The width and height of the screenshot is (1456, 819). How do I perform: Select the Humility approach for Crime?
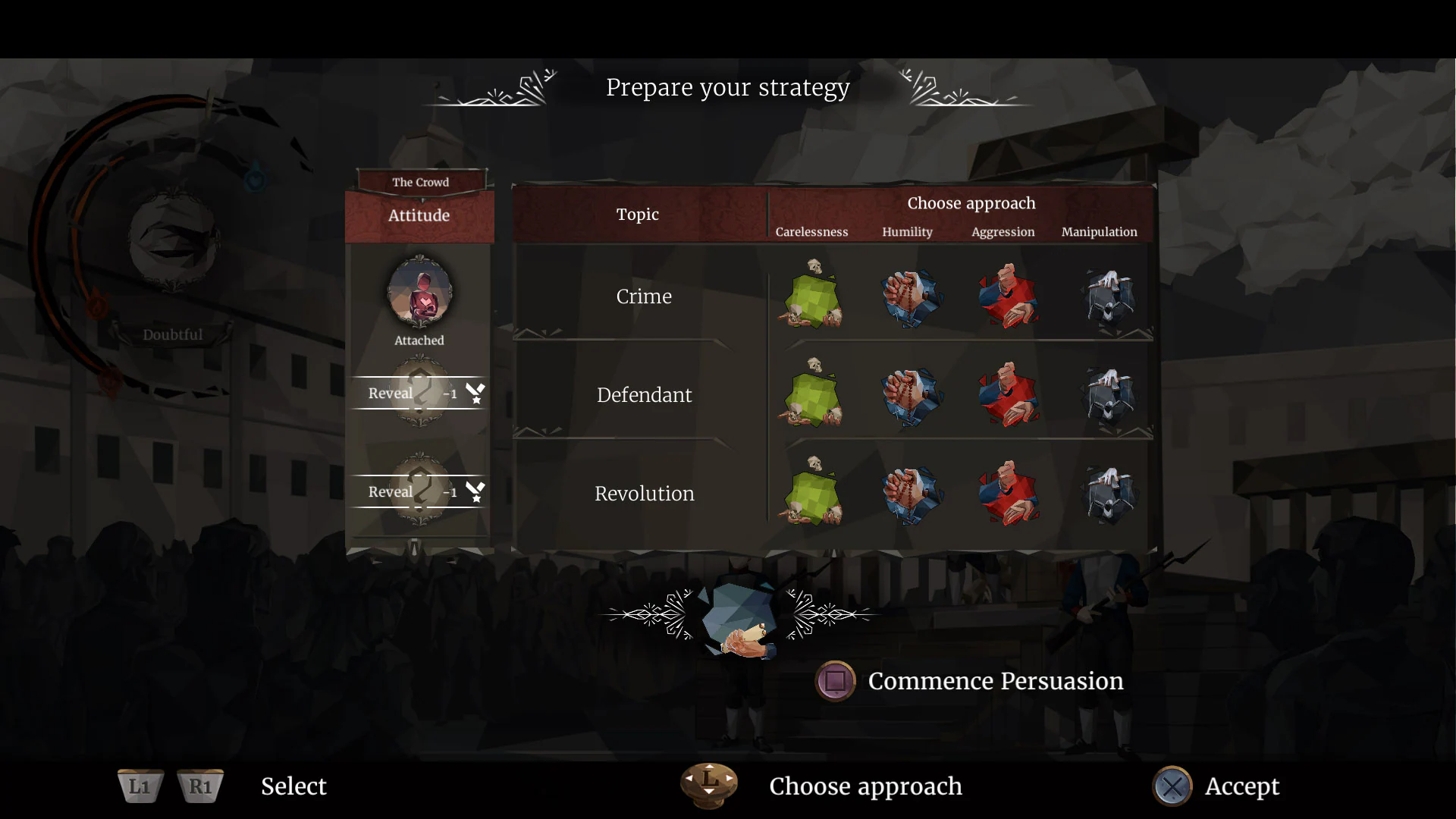pos(910,297)
